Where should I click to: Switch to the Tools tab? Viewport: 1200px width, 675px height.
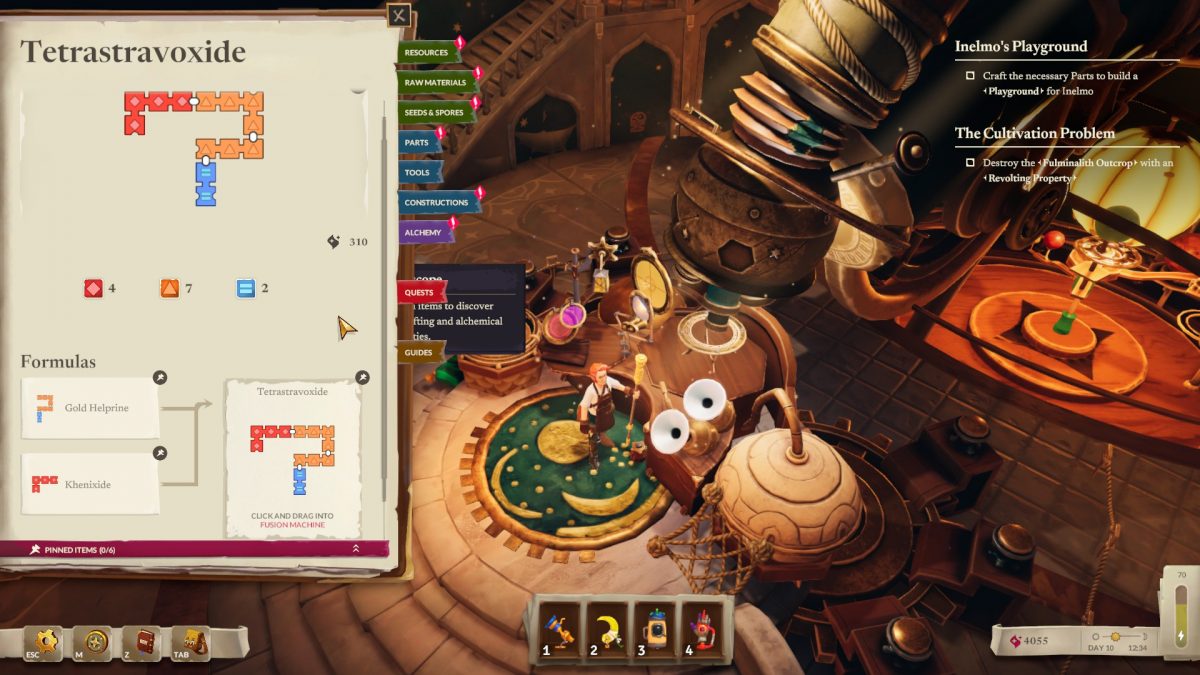coord(417,172)
